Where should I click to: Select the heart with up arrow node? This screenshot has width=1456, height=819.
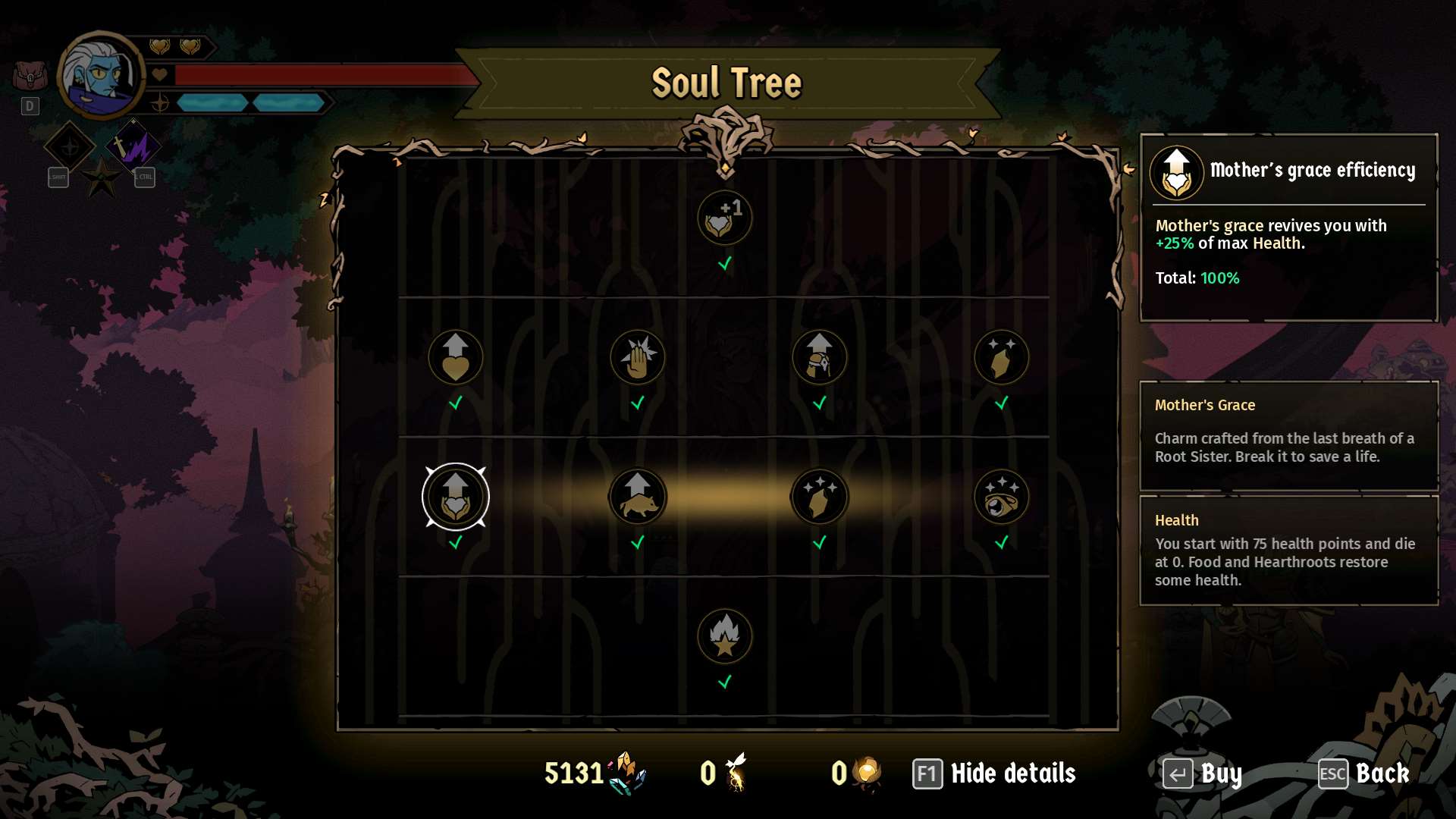(455, 357)
